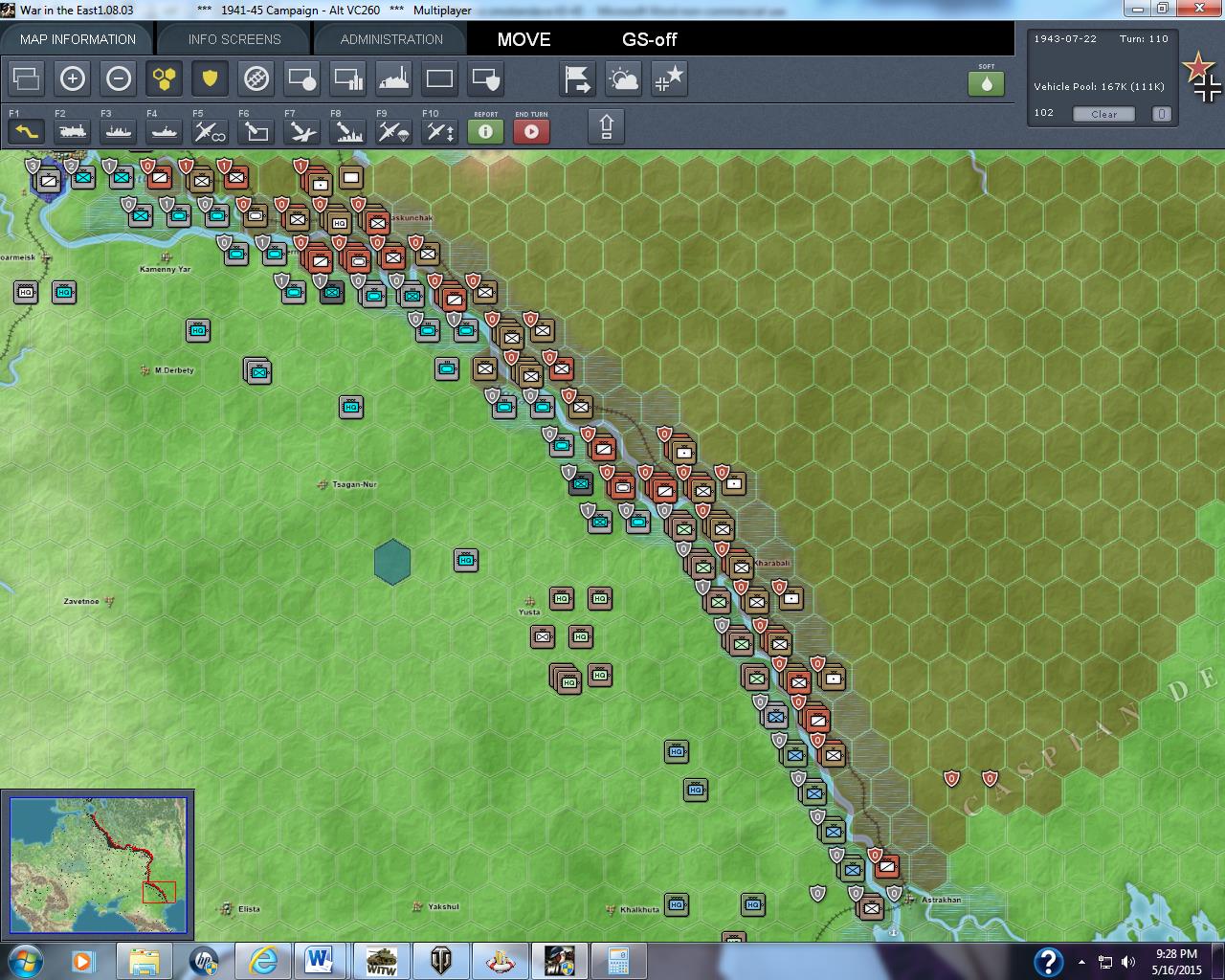Click the weather display toolbar icon
The height and width of the screenshot is (980, 1225).
click(x=623, y=79)
